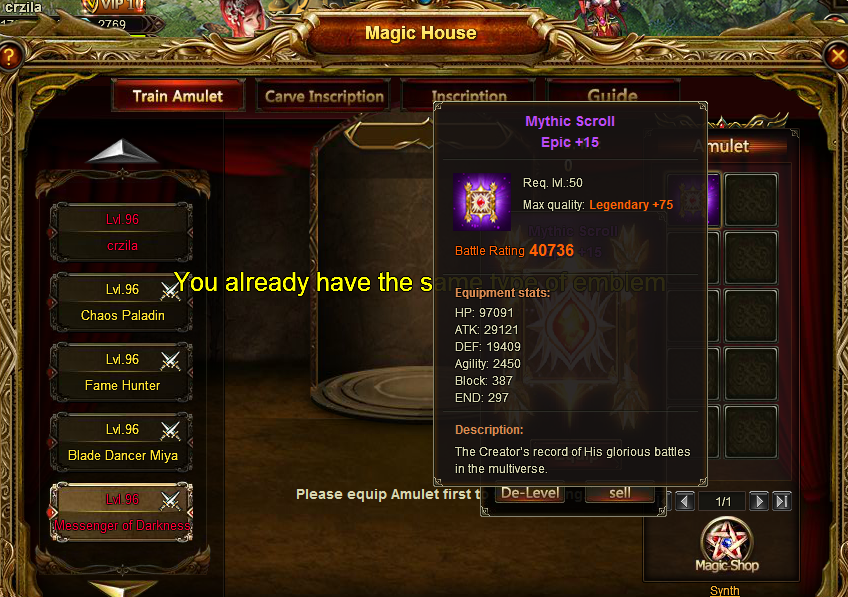Screen dimensions: 848x597
Task: Sell the Mythic Scroll amulet
Action: 620,493
